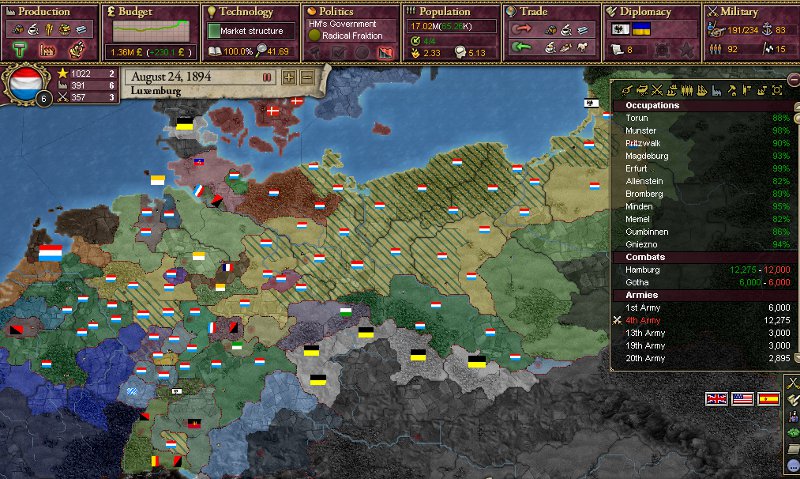Click the United States flag icon
The height and width of the screenshot is (479, 800).
pyautogui.click(x=742, y=398)
